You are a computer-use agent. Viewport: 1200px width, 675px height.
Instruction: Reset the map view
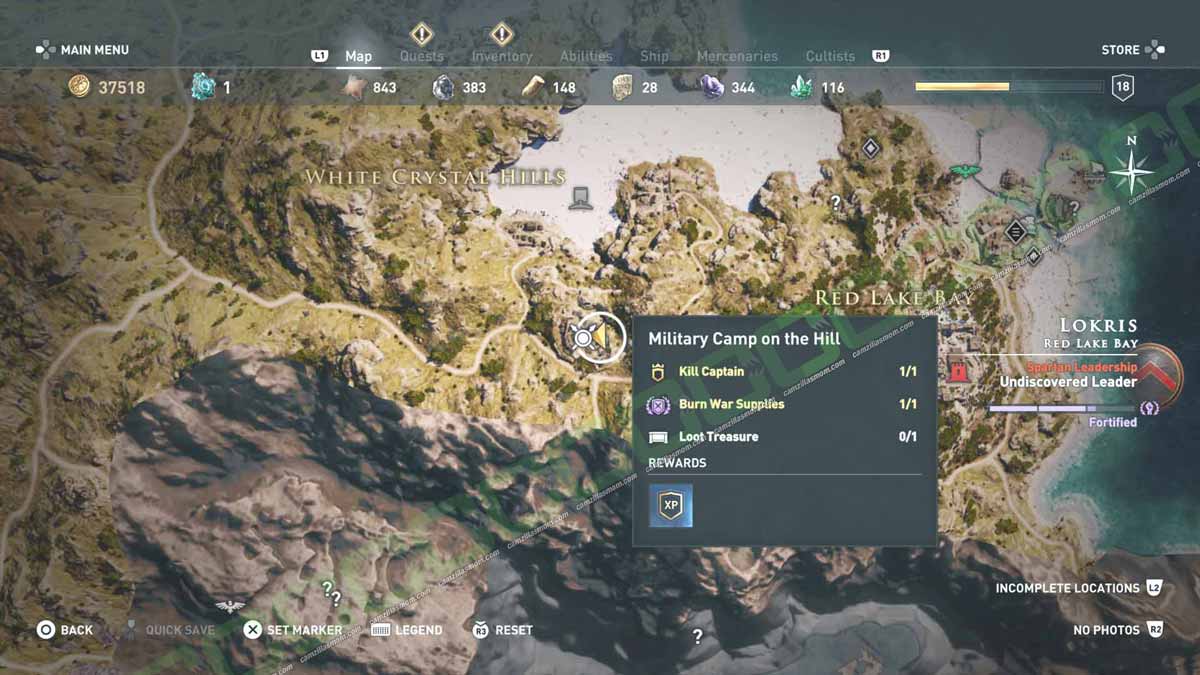503,630
